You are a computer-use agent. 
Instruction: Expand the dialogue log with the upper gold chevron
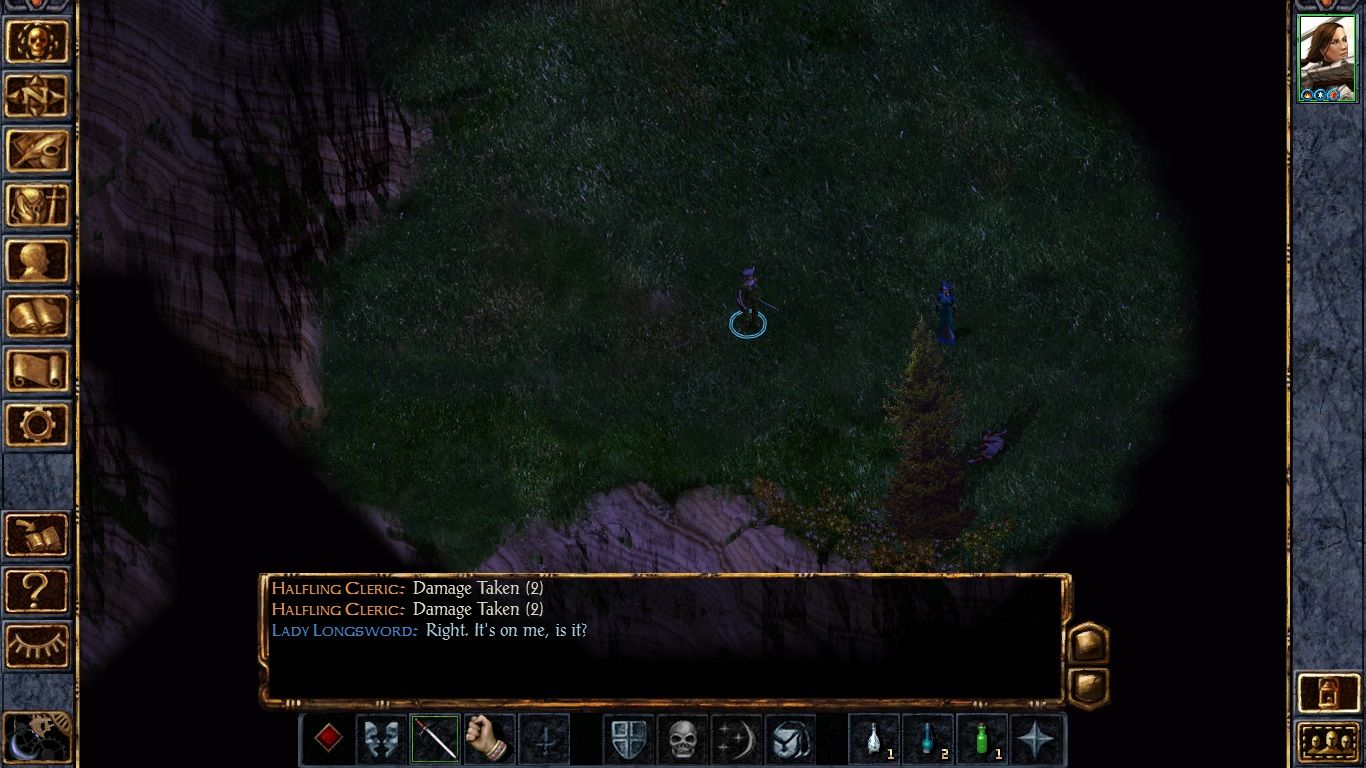click(x=1088, y=644)
